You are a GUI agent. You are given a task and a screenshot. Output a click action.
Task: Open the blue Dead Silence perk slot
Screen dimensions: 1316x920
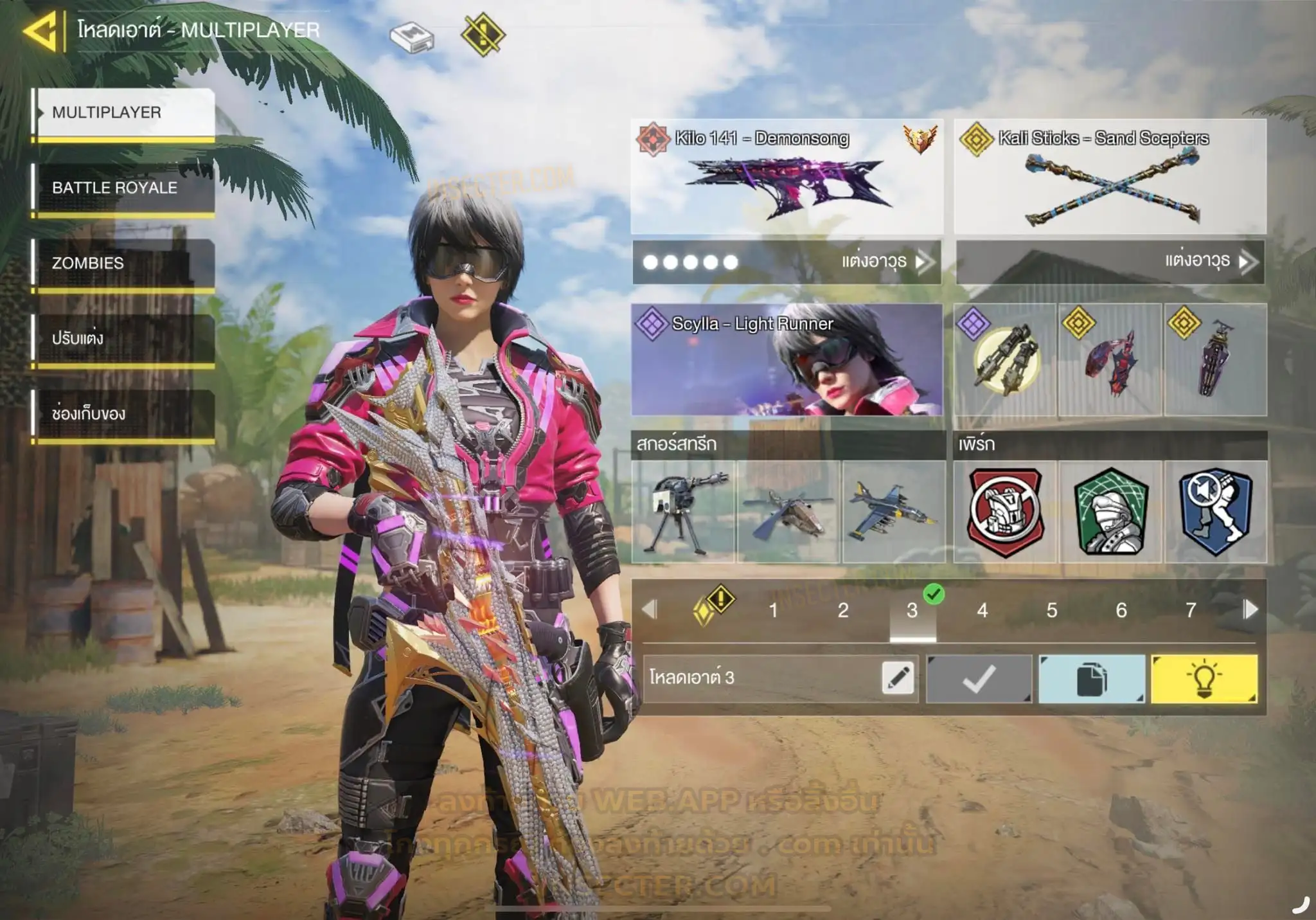[1216, 512]
